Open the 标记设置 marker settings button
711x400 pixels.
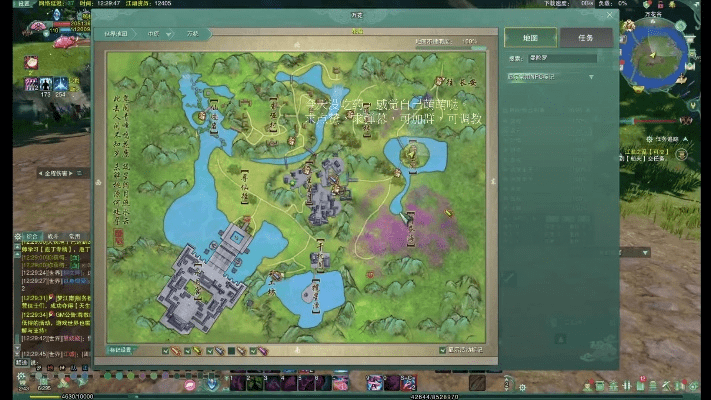pos(121,350)
